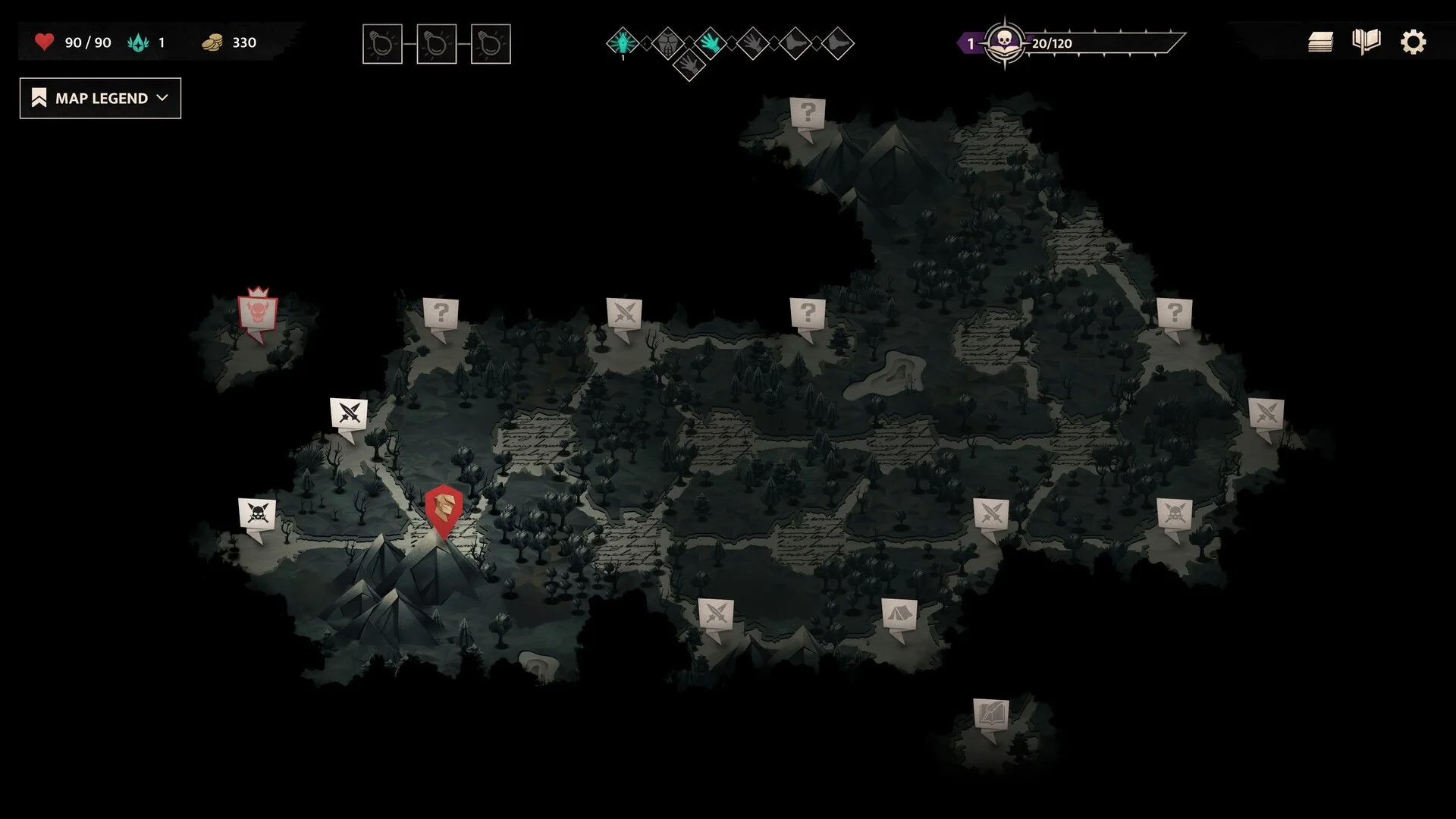Open the open-book journal icon
Viewport: 1456px width, 819px height.
1366,42
